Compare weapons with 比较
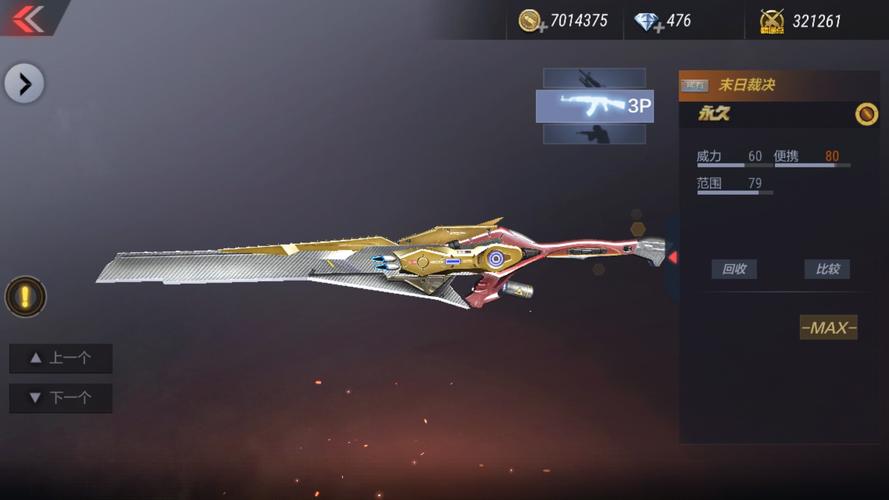This screenshot has width=889, height=500. [827, 269]
